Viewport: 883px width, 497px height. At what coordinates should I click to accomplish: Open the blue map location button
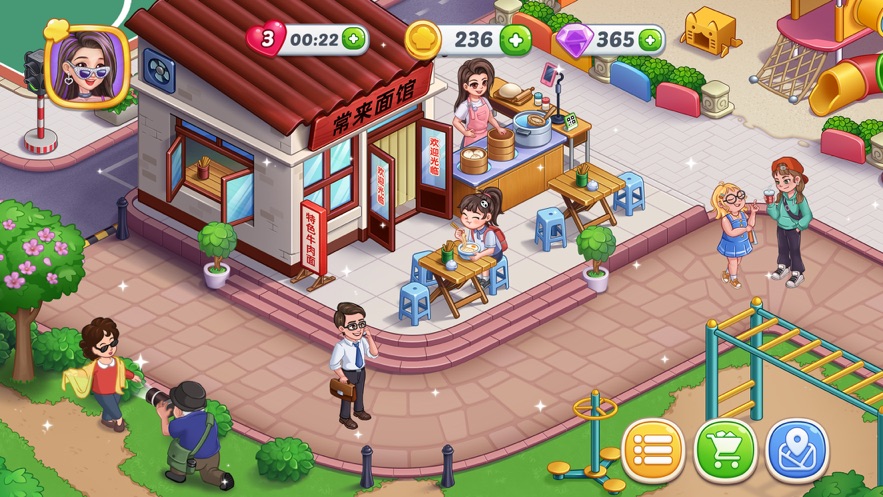coord(797,451)
